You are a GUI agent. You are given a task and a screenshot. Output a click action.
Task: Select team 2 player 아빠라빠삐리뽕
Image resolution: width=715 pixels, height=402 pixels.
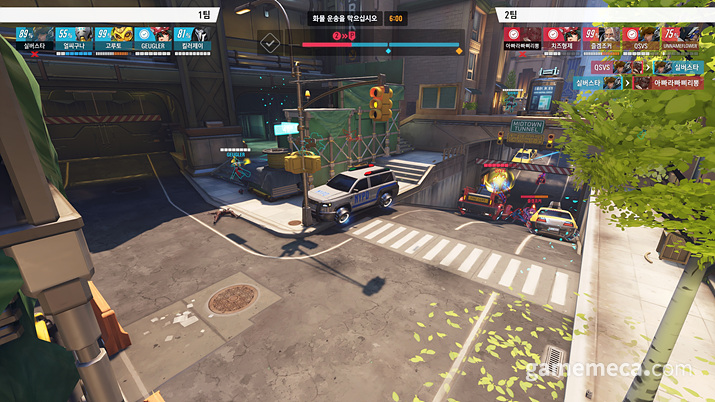(522, 39)
